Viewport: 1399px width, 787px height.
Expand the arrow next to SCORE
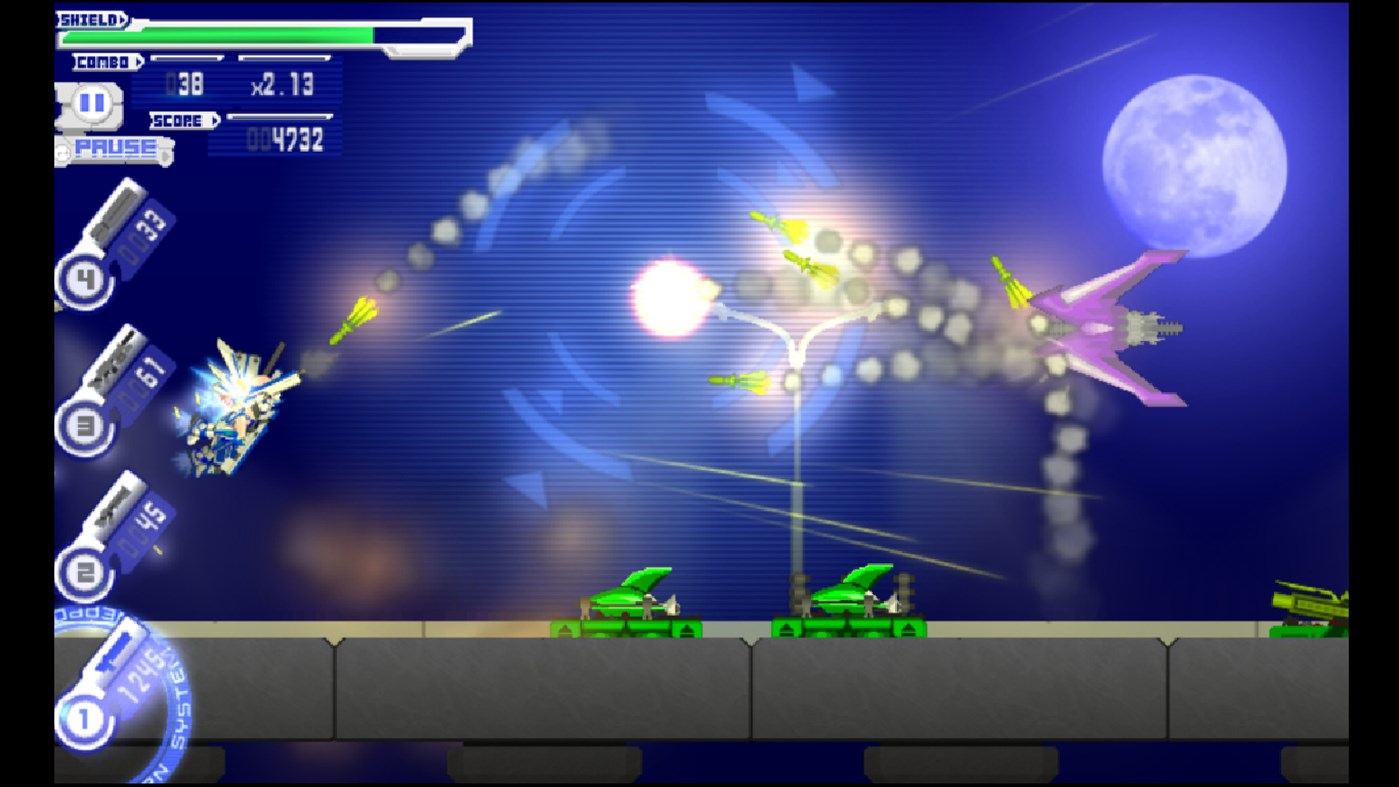(215, 119)
